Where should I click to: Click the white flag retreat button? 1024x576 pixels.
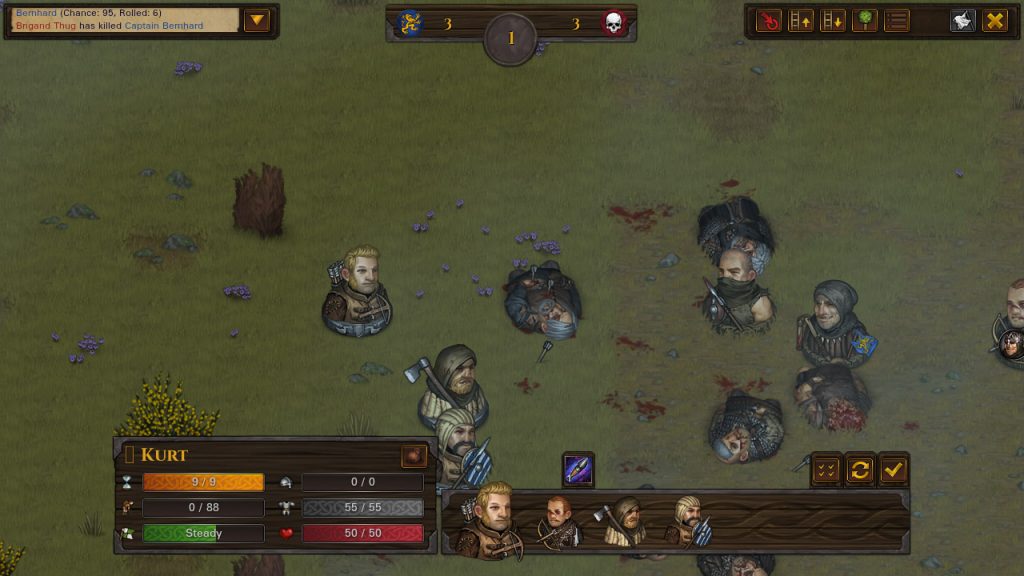click(963, 20)
